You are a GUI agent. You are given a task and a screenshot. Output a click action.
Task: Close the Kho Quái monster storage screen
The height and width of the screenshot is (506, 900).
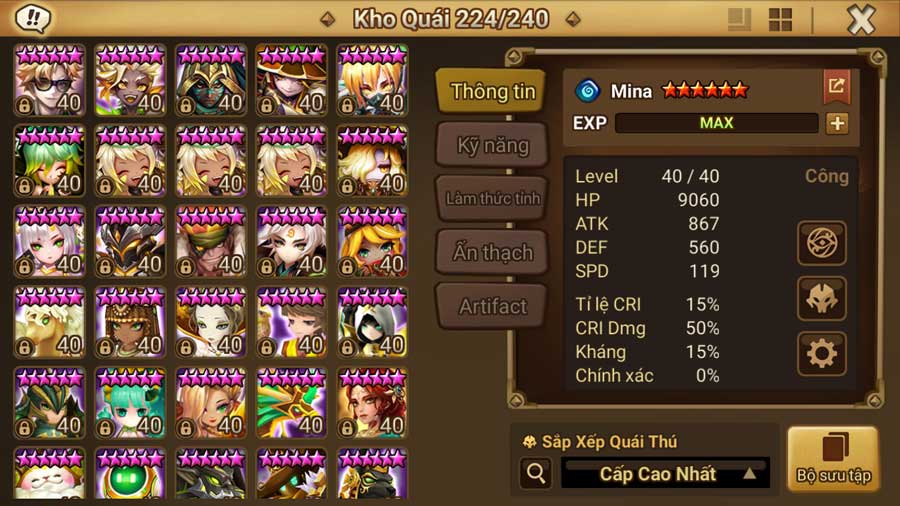[861, 19]
